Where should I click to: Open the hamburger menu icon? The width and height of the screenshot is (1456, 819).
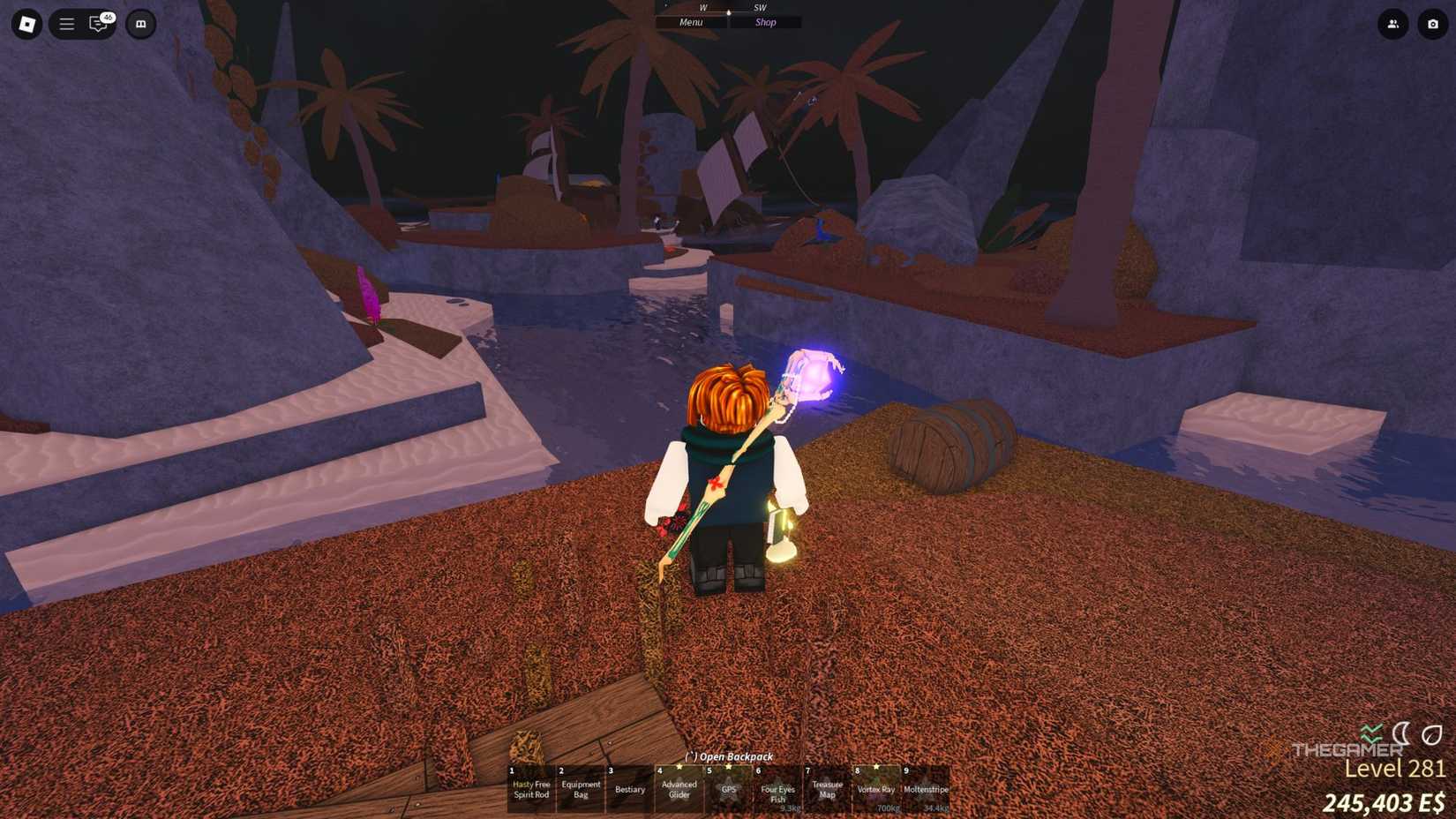point(66,24)
